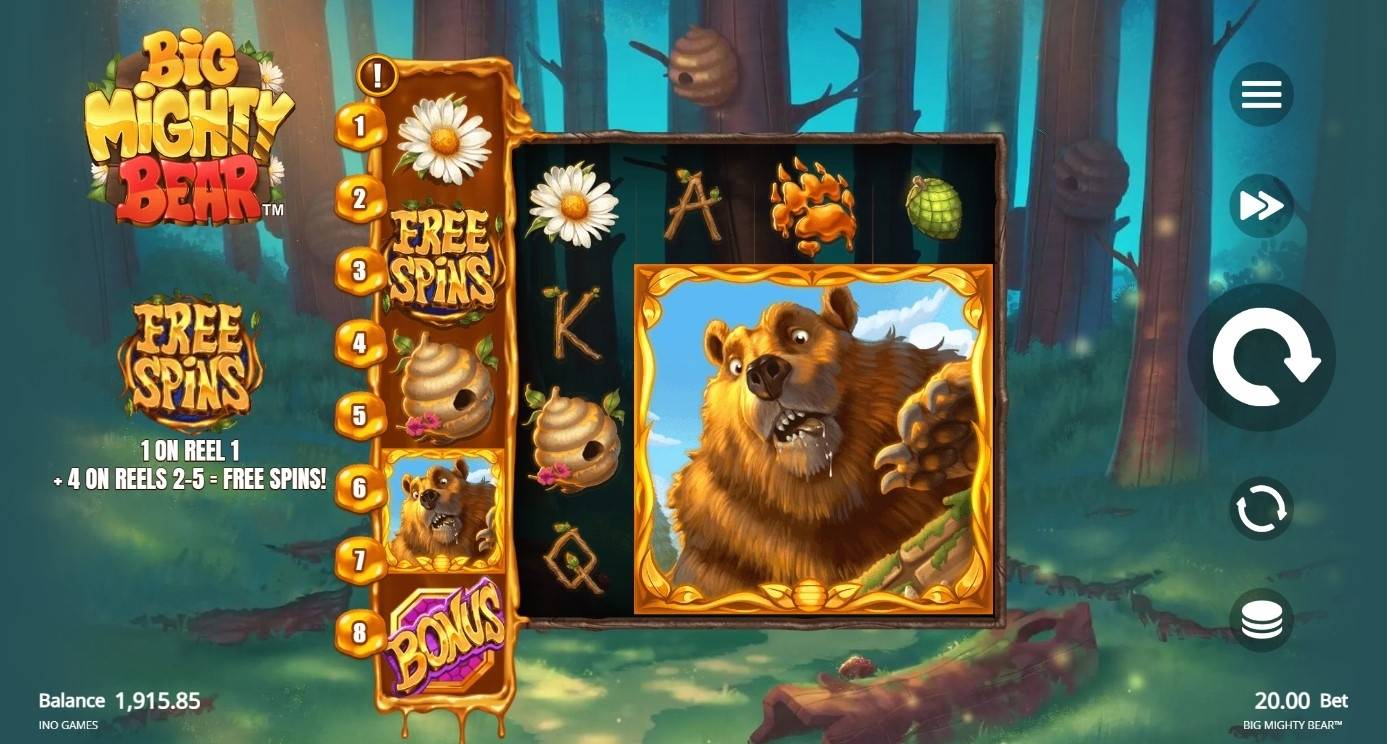
Task: Open the hamburger menu
Action: point(1260,94)
